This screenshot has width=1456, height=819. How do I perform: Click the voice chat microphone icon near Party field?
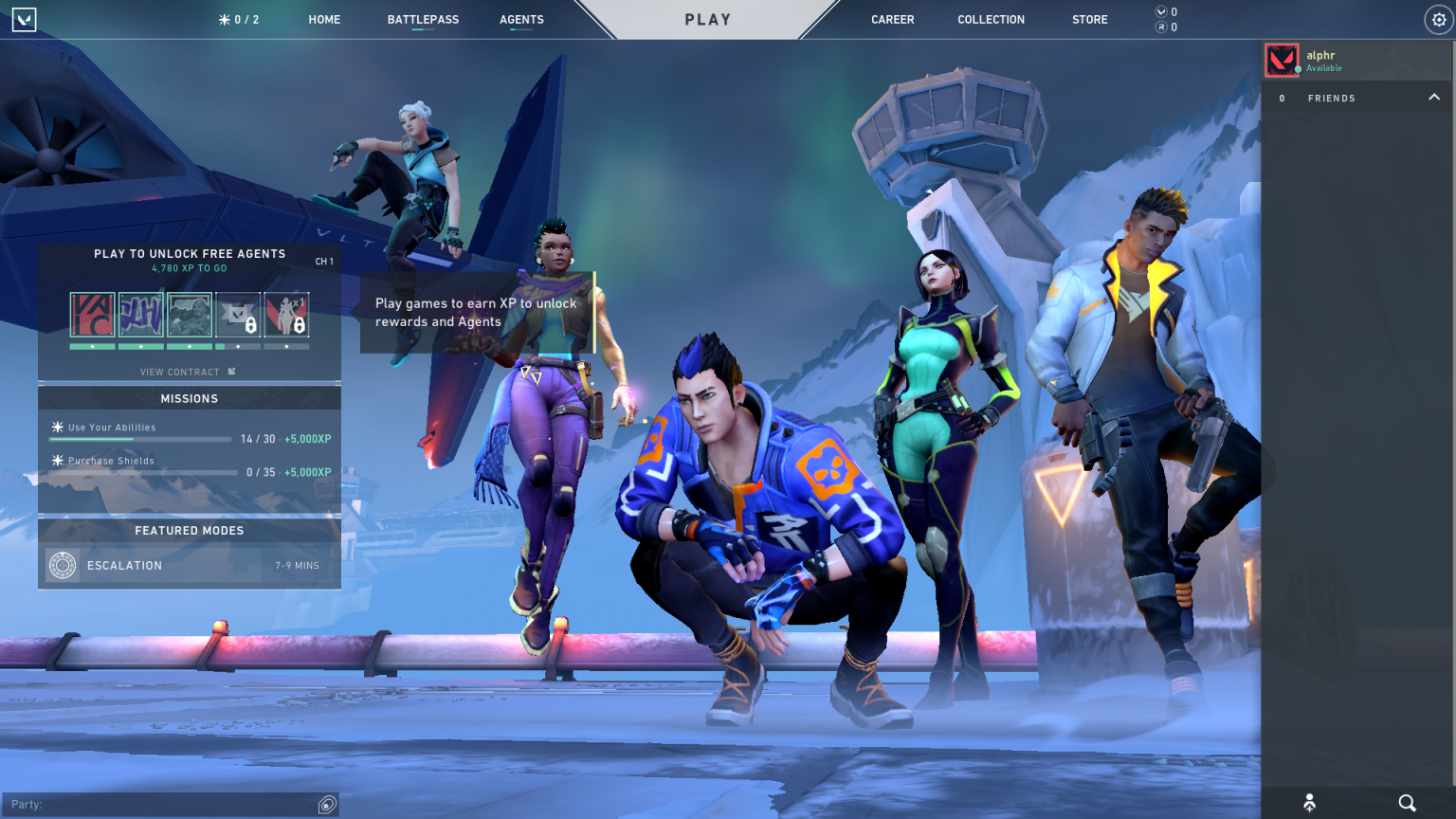(326, 803)
